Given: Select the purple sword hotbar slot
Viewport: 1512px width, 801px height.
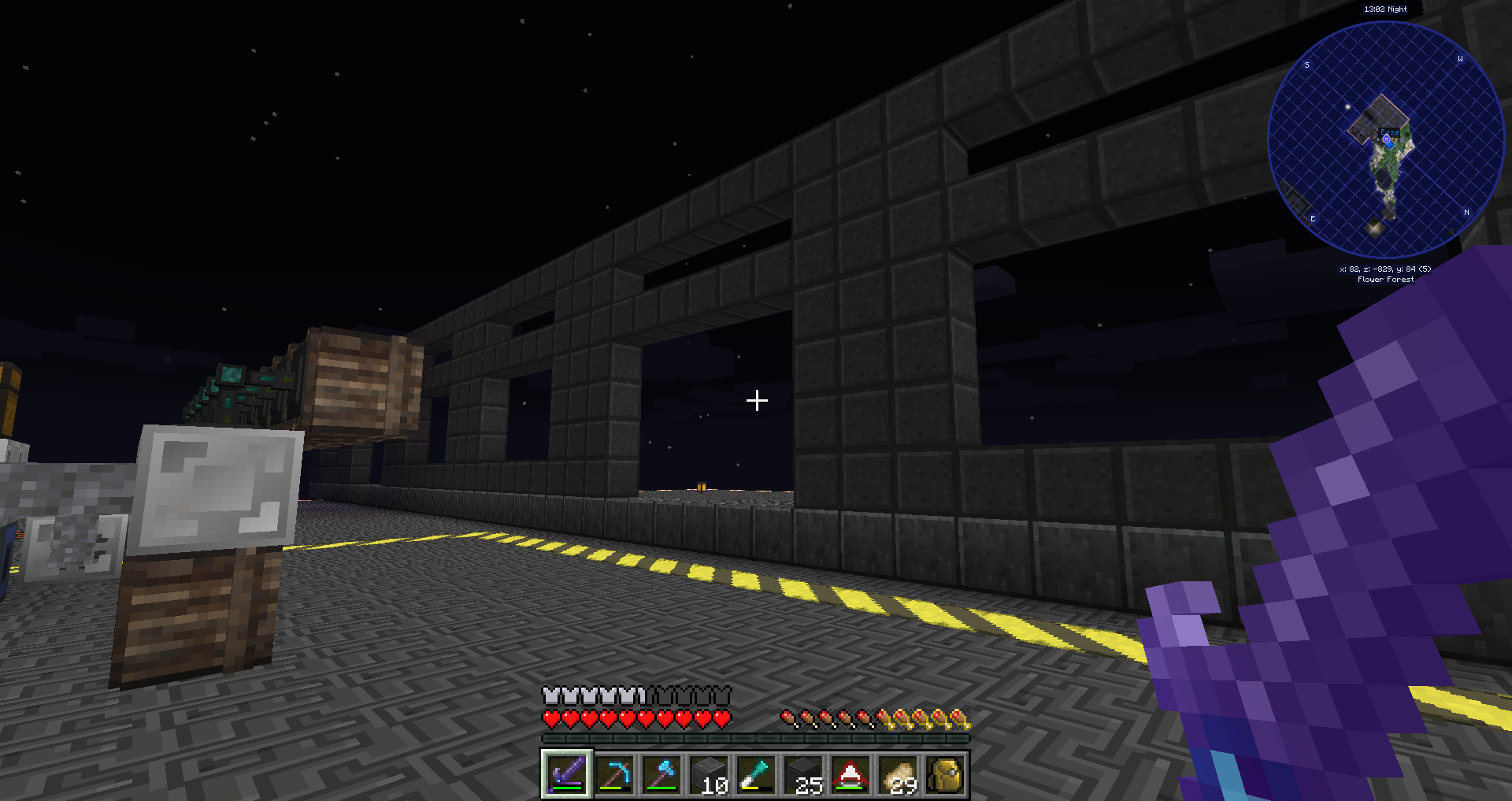Looking at the screenshot, I should (x=566, y=774).
